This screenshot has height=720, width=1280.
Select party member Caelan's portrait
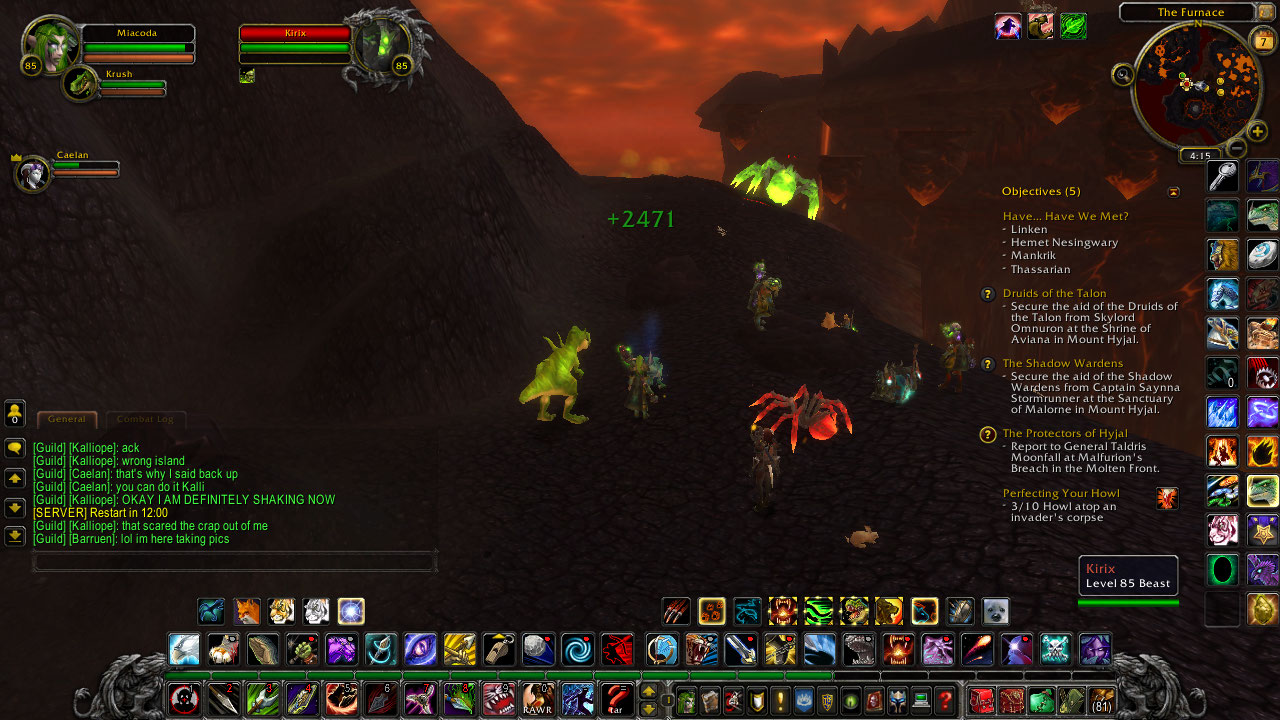coord(32,173)
